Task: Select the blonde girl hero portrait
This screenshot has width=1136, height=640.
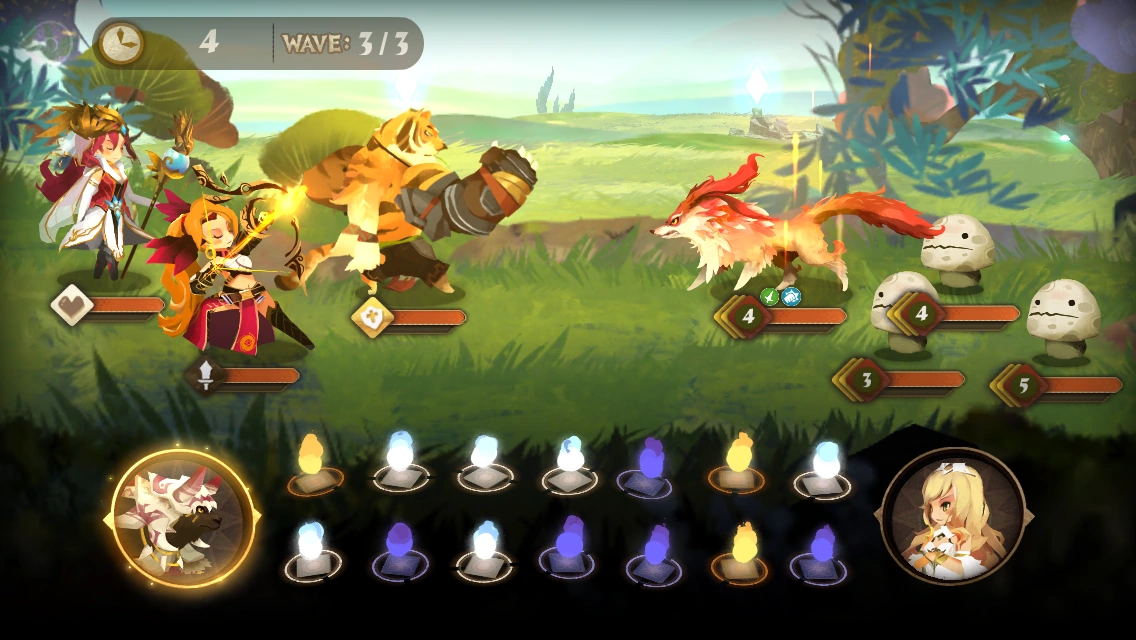Action: [952, 517]
